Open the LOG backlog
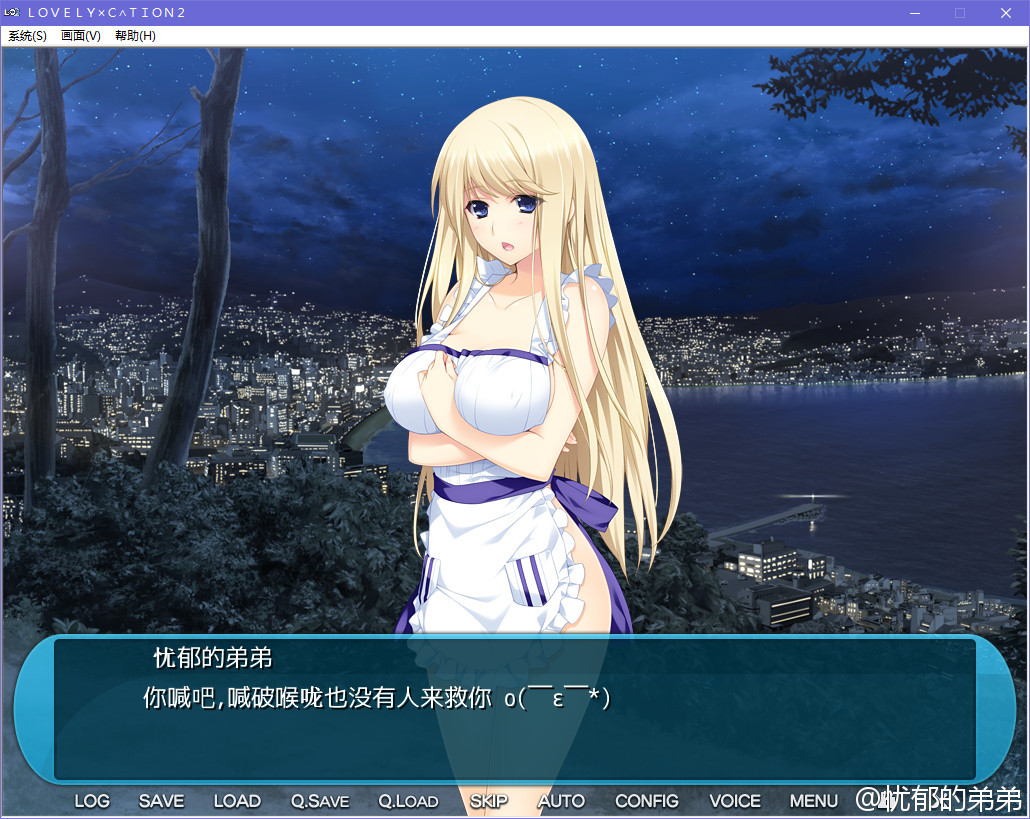The image size is (1030, 819). click(x=92, y=801)
